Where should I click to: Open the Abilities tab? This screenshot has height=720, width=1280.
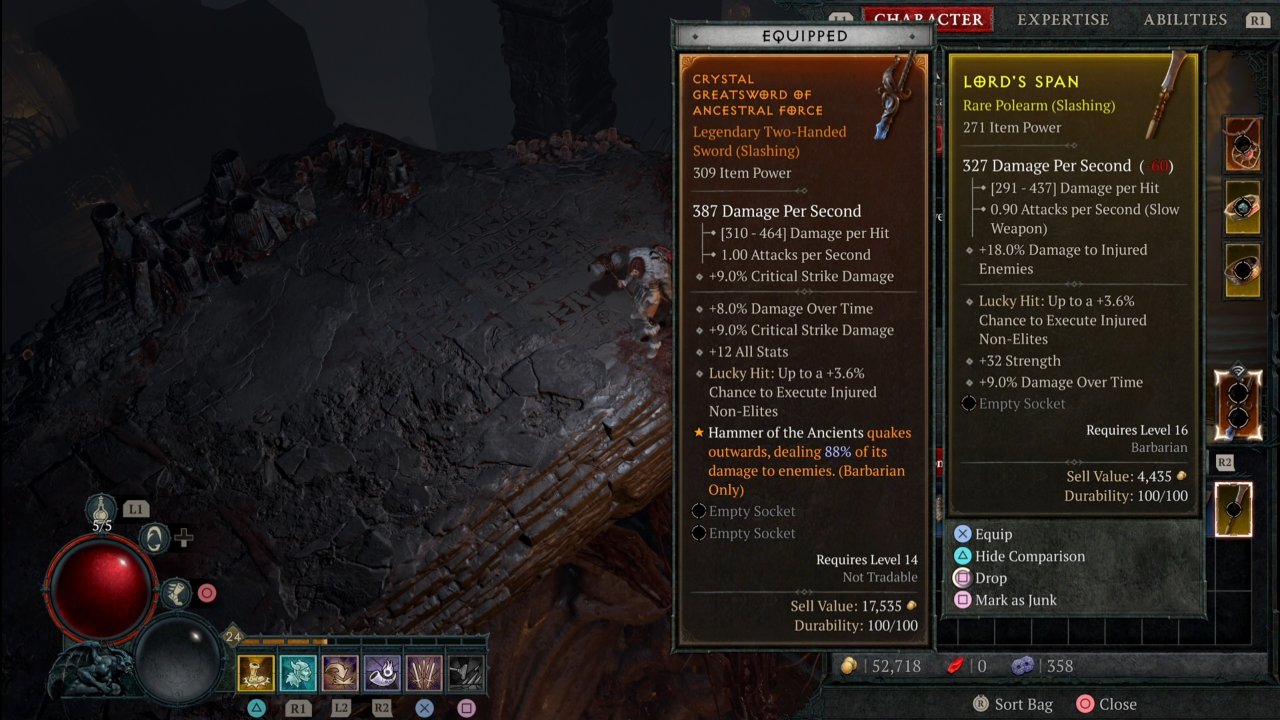(x=1185, y=19)
